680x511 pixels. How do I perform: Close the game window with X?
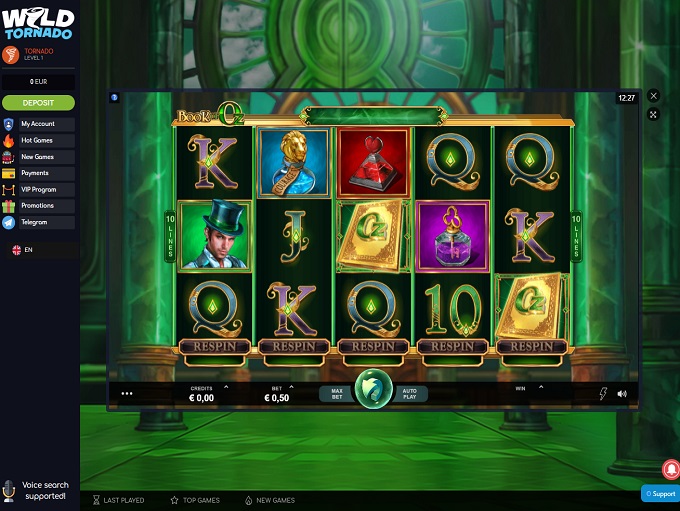[654, 96]
